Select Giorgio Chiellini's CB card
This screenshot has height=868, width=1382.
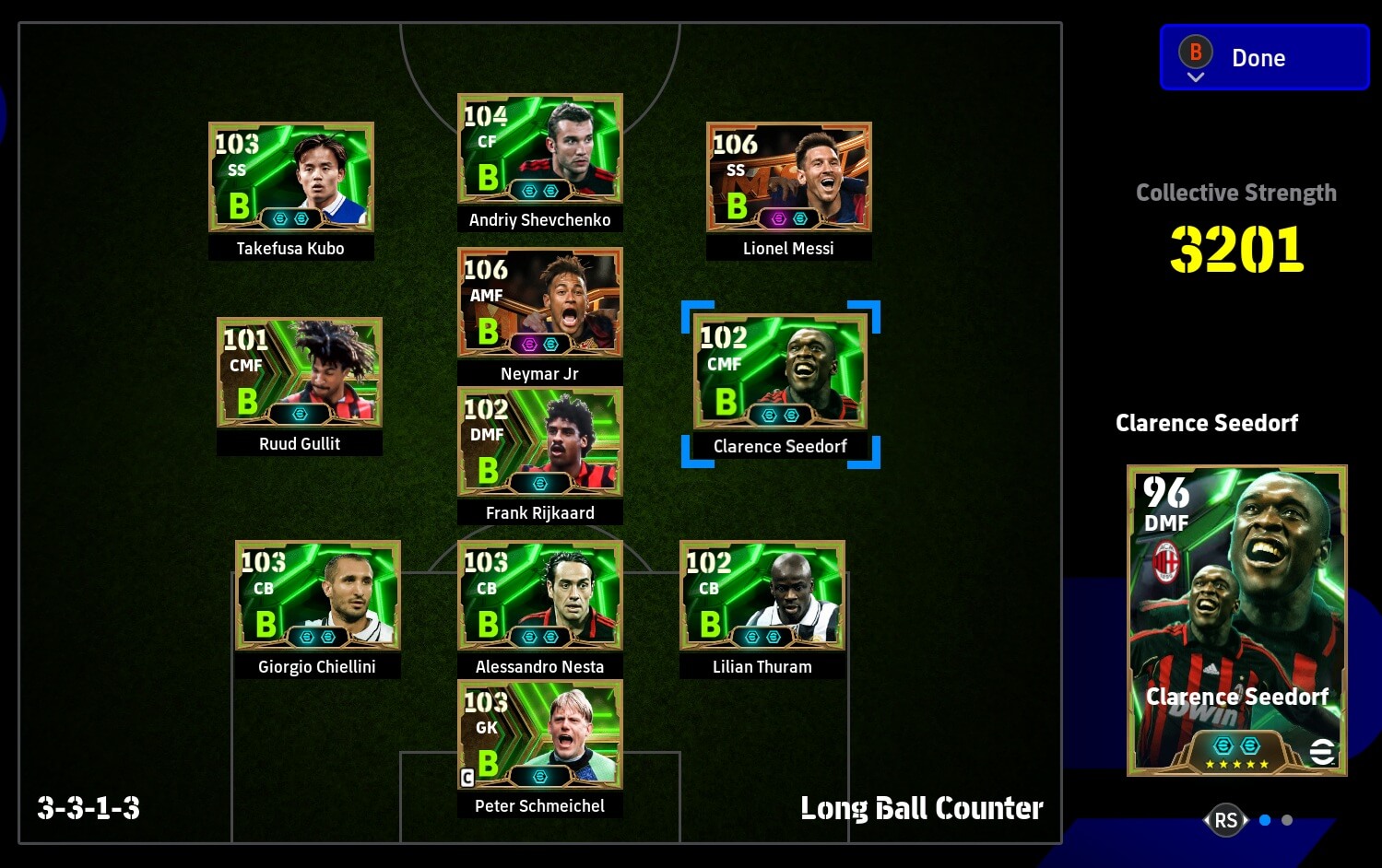[x=317, y=595]
